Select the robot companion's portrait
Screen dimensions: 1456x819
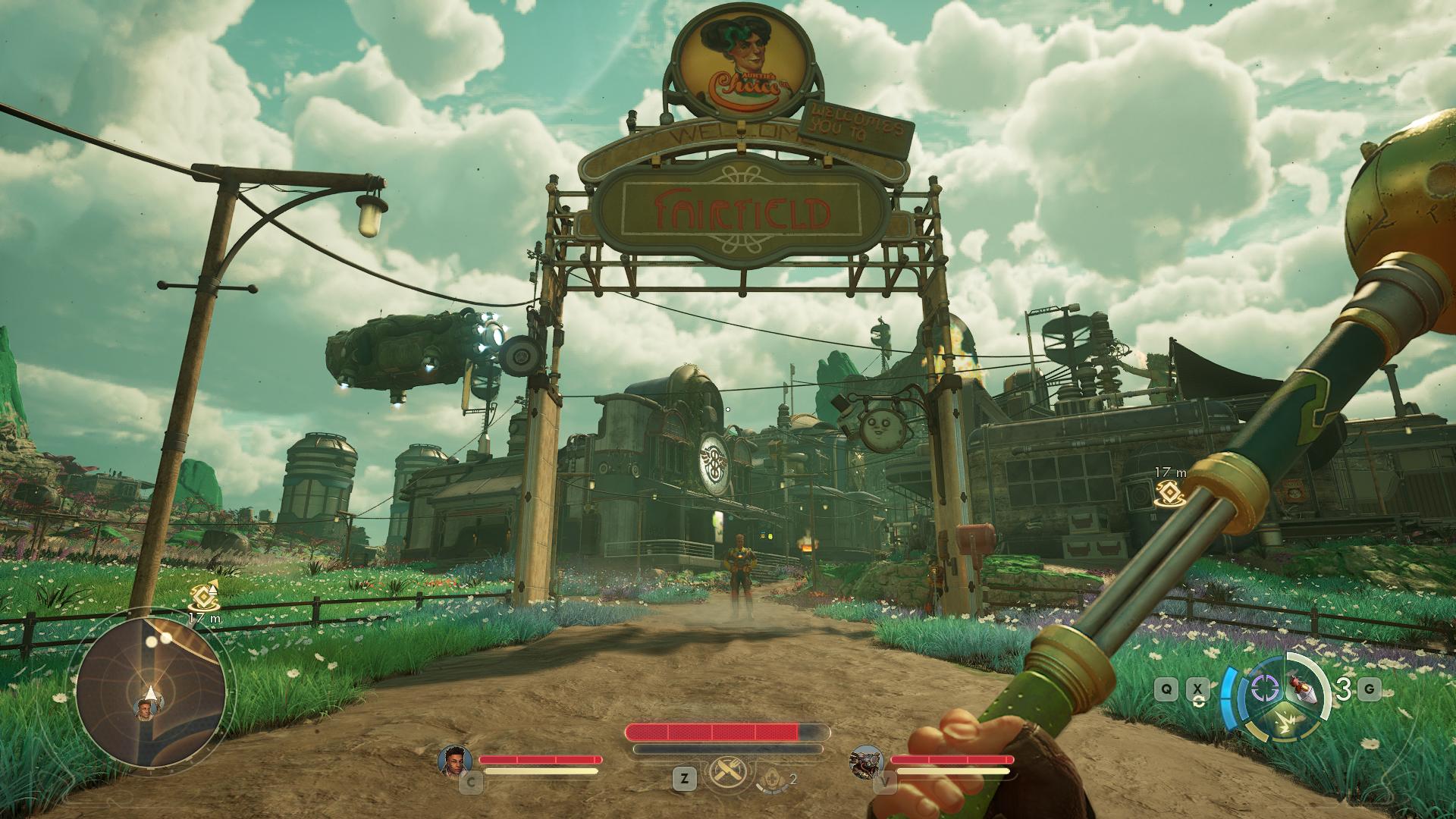tap(865, 759)
